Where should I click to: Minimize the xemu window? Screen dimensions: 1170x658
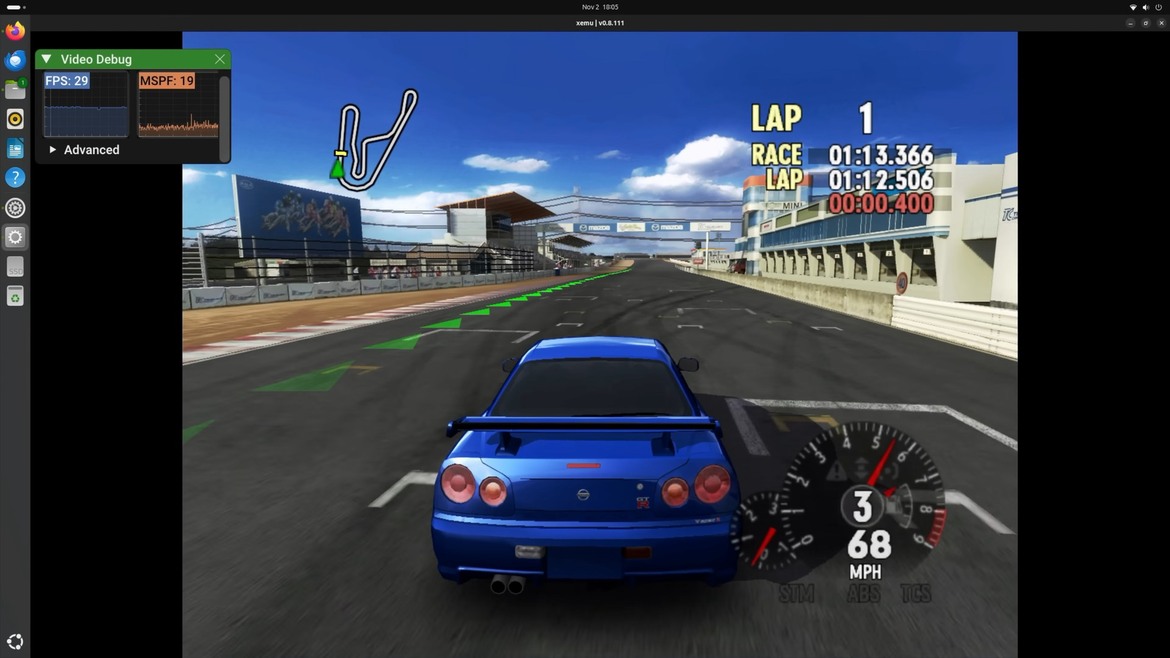1131,22
